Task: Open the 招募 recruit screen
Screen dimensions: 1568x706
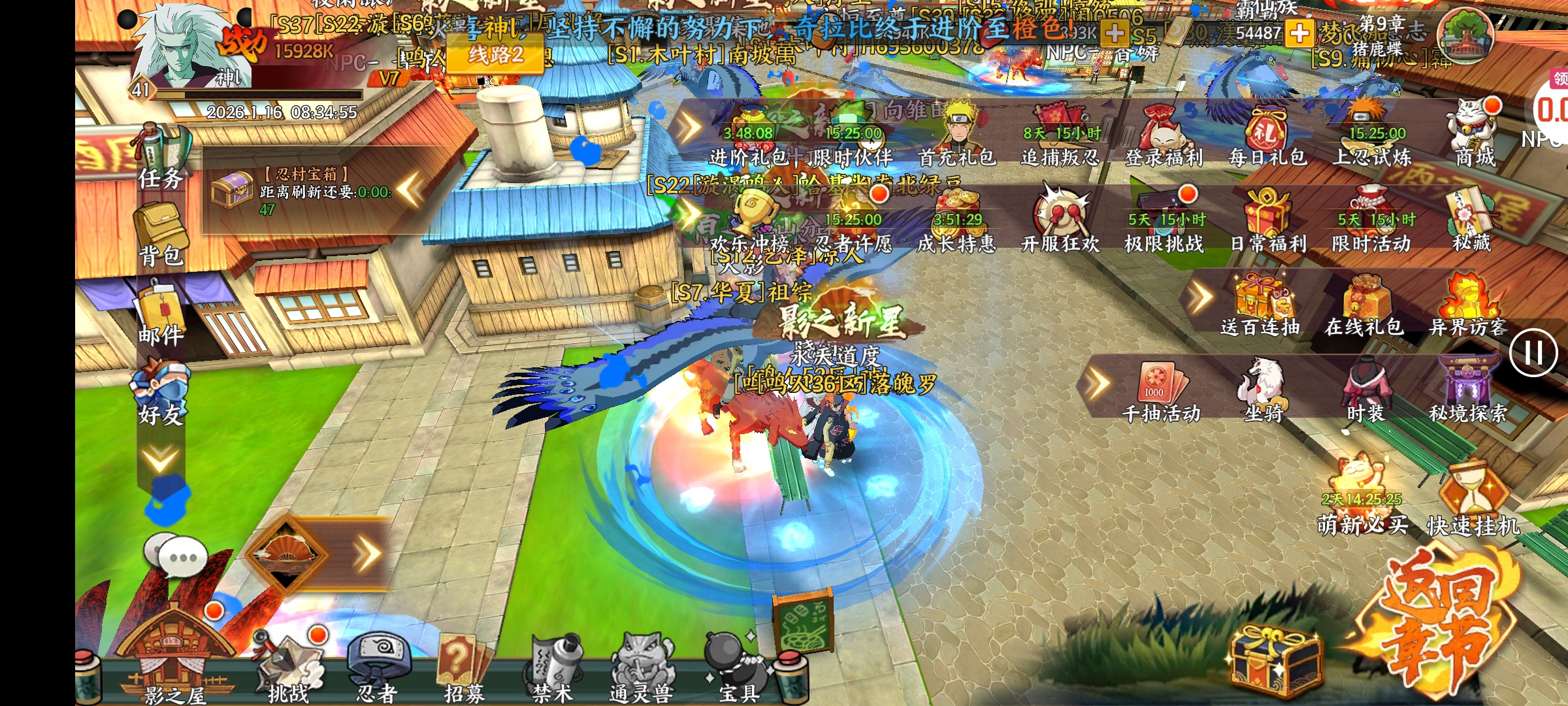Action: coord(464,667)
